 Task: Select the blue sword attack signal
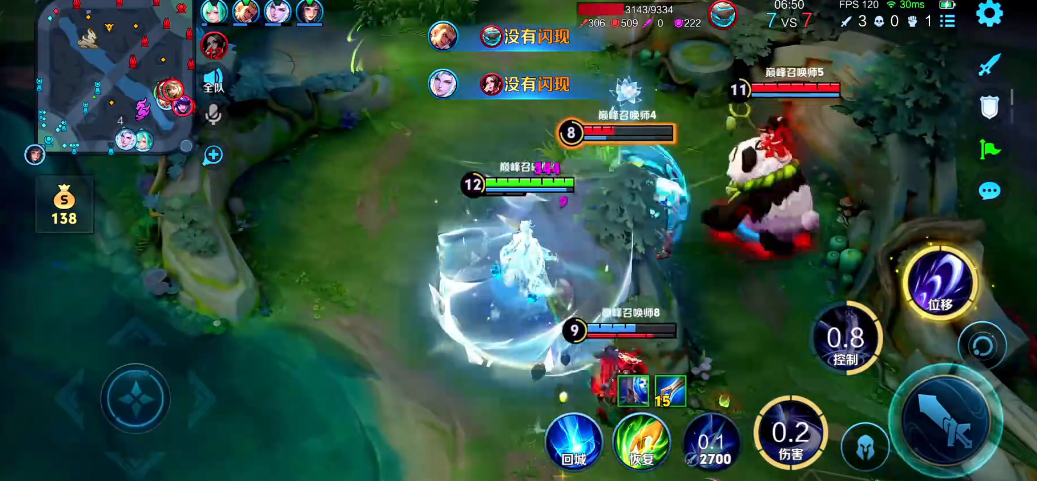pos(989,65)
